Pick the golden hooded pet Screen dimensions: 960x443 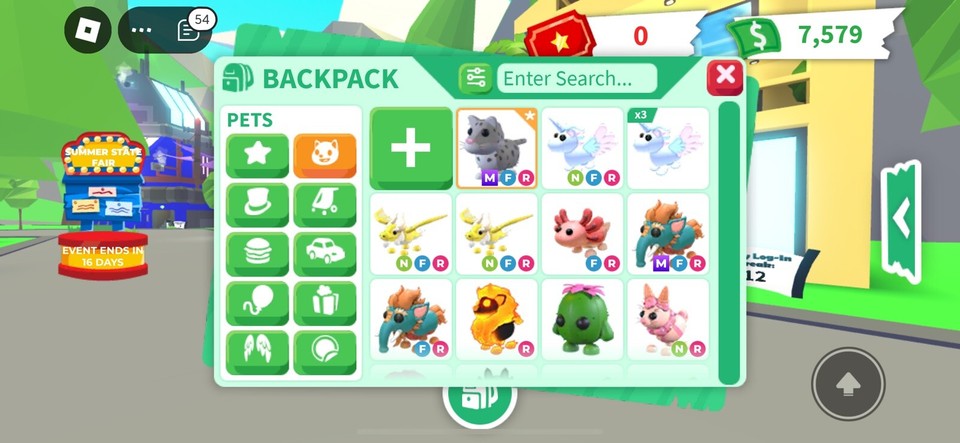(497, 319)
